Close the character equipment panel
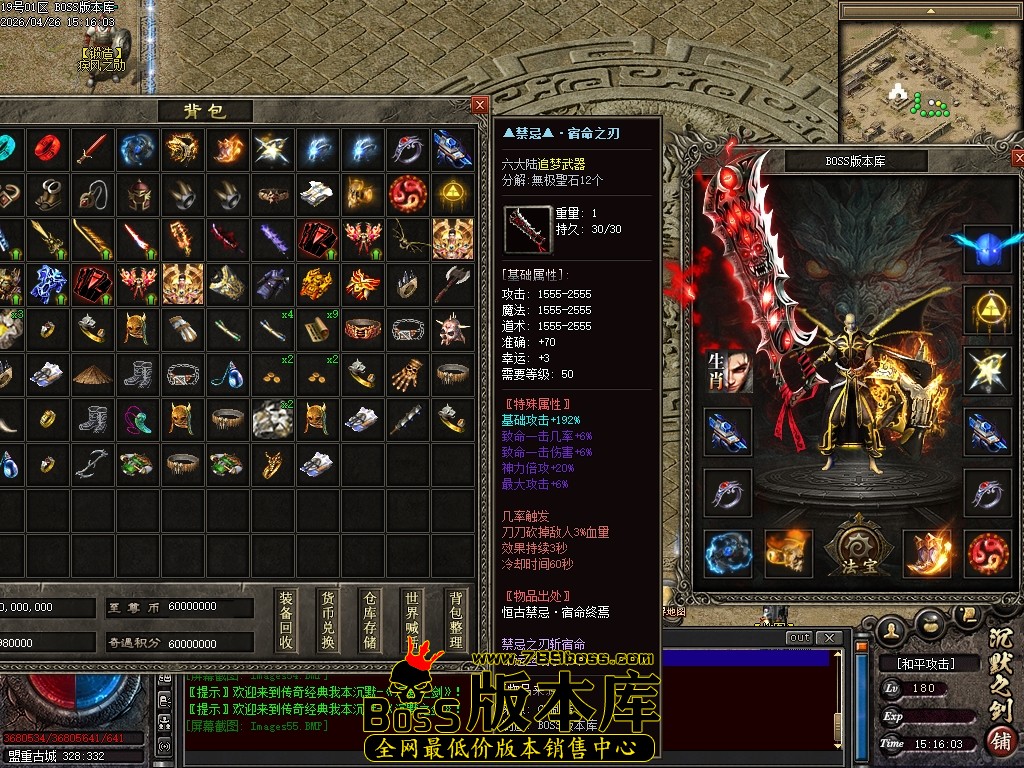Image resolution: width=1024 pixels, height=768 pixels. point(1018,159)
